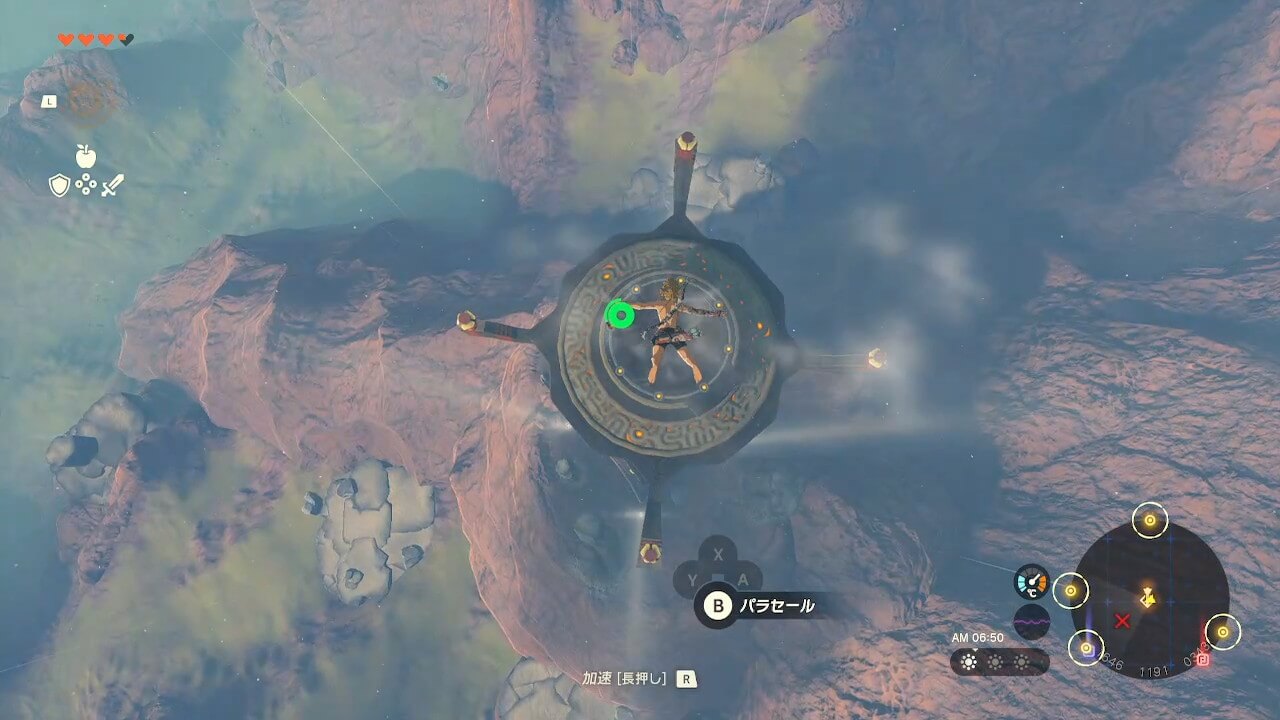Click the purple noise meter
This screenshot has width=1280, height=720.
pyautogui.click(x=1031, y=621)
